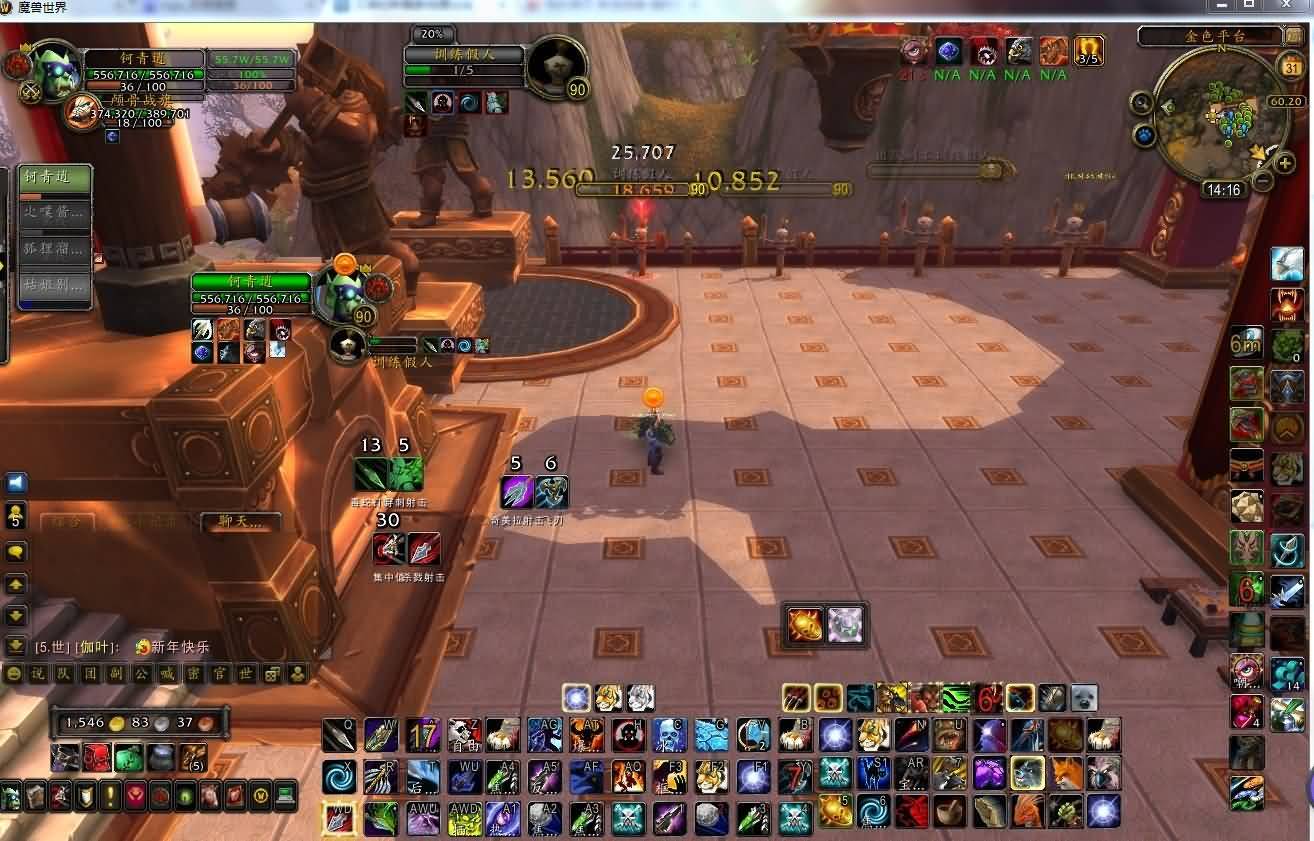Open the yellow speech bubble chat menu
Viewport: 1314px width, 841px height.
(x=16, y=552)
